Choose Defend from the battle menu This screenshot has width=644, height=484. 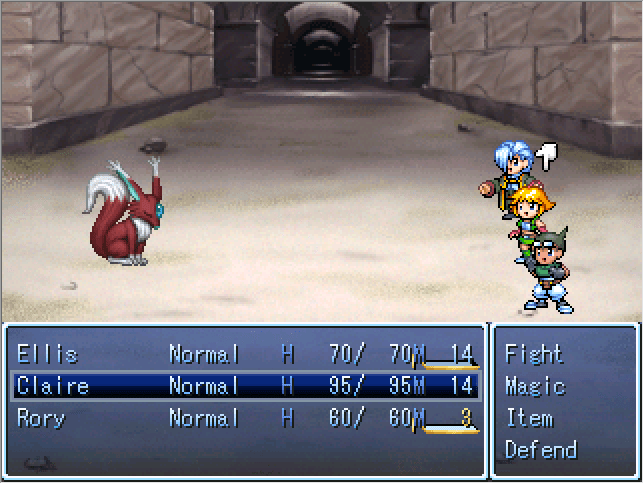[540, 450]
